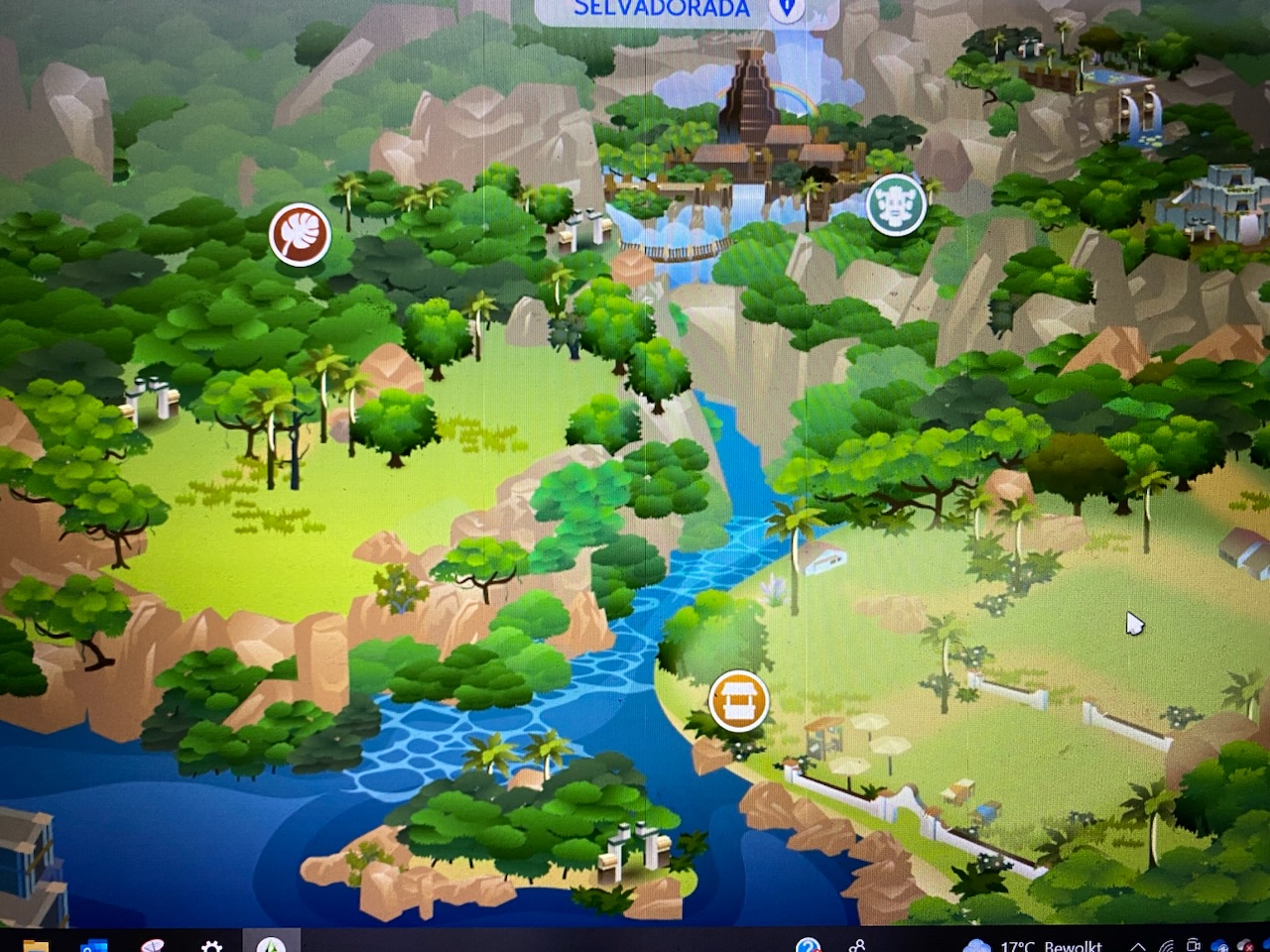Image resolution: width=1270 pixels, height=952 pixels.
Task: Select the jungle leaf lot marker
Action: (x=300, y=235)
